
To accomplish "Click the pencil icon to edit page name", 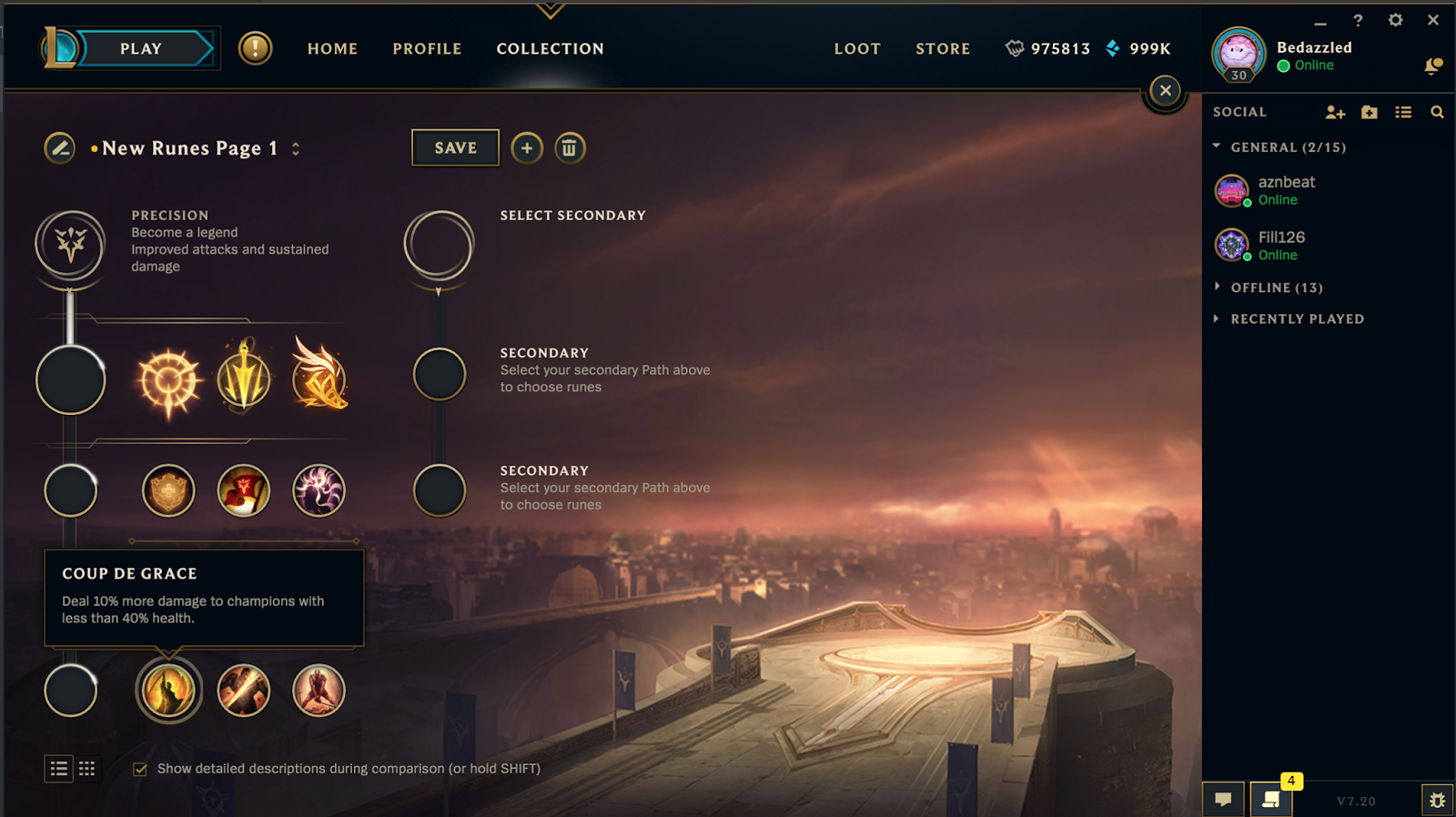I will click(59, 147).
